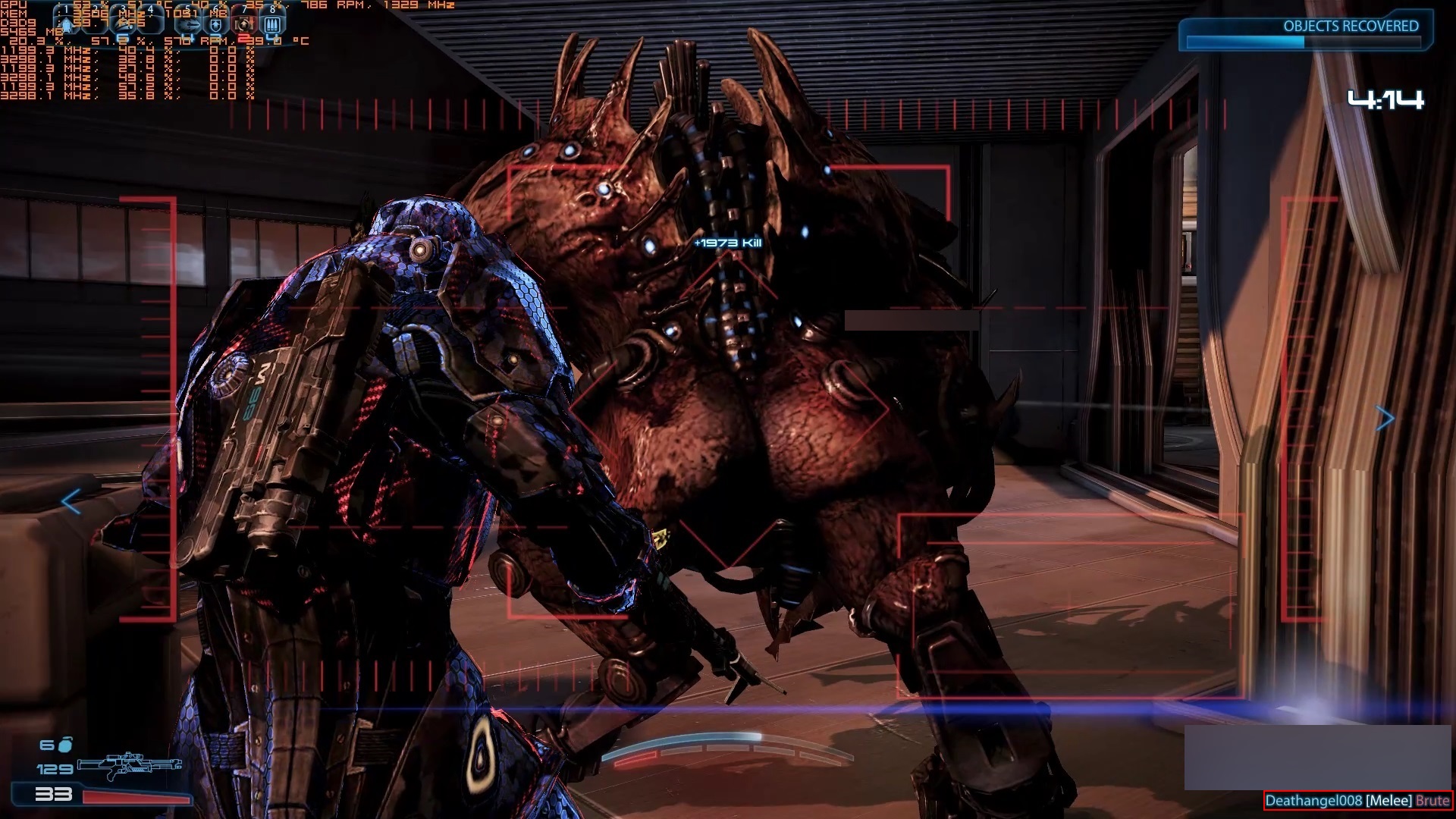Screen dimensions: 1456x819
Task: Click the grenade icon
Action: pyautogui.click(x=65, y=744)
